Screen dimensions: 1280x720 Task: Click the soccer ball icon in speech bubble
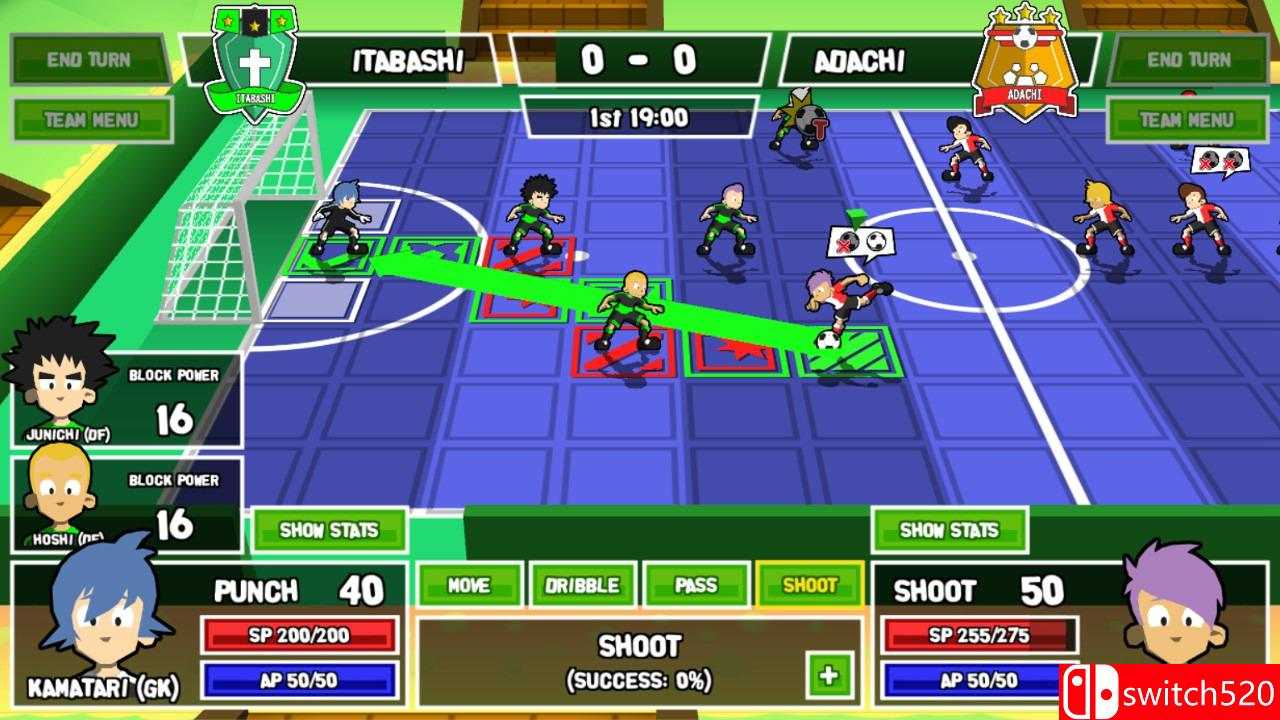coord(876,241)
